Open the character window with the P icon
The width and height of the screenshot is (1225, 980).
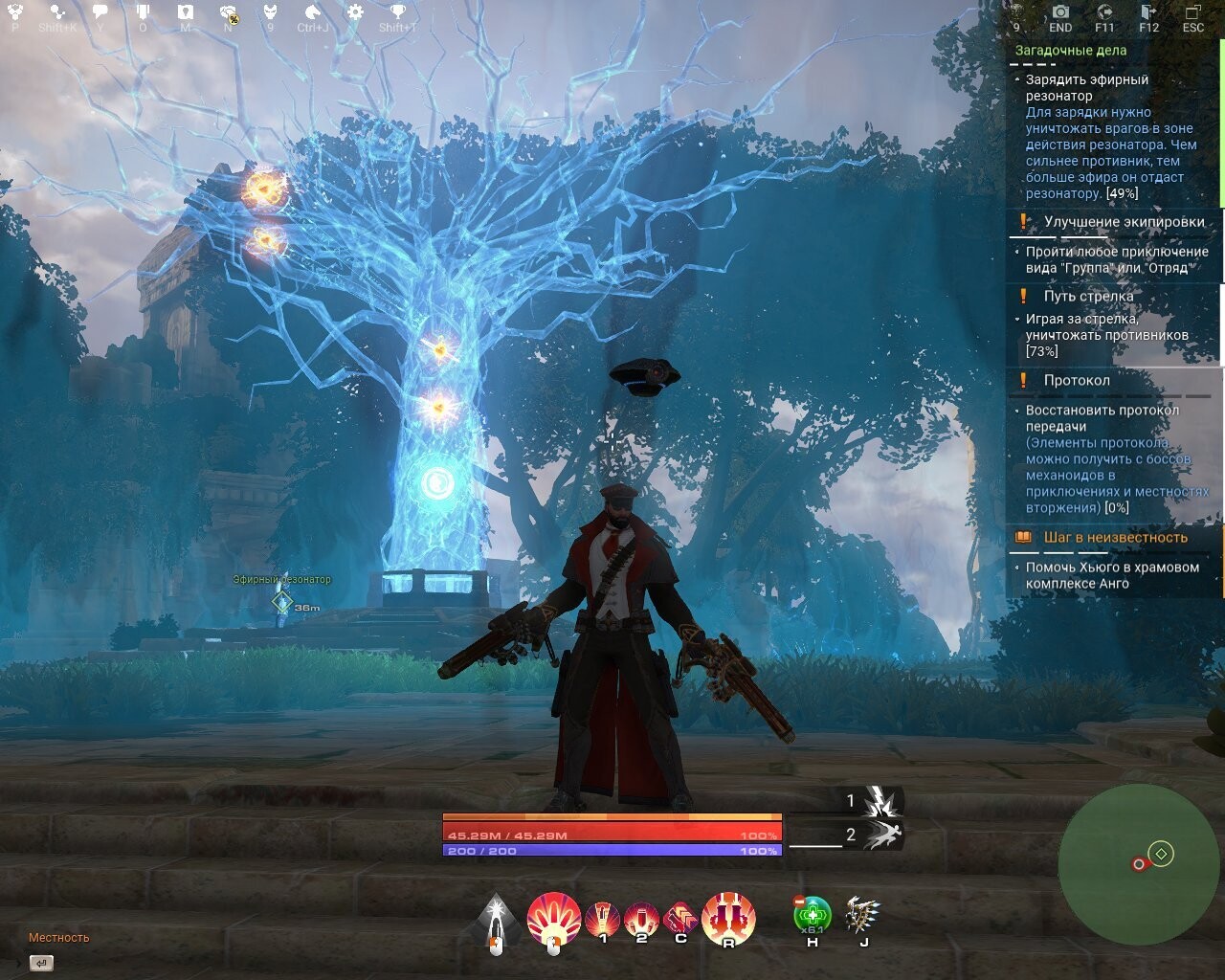tap(14, 11)
